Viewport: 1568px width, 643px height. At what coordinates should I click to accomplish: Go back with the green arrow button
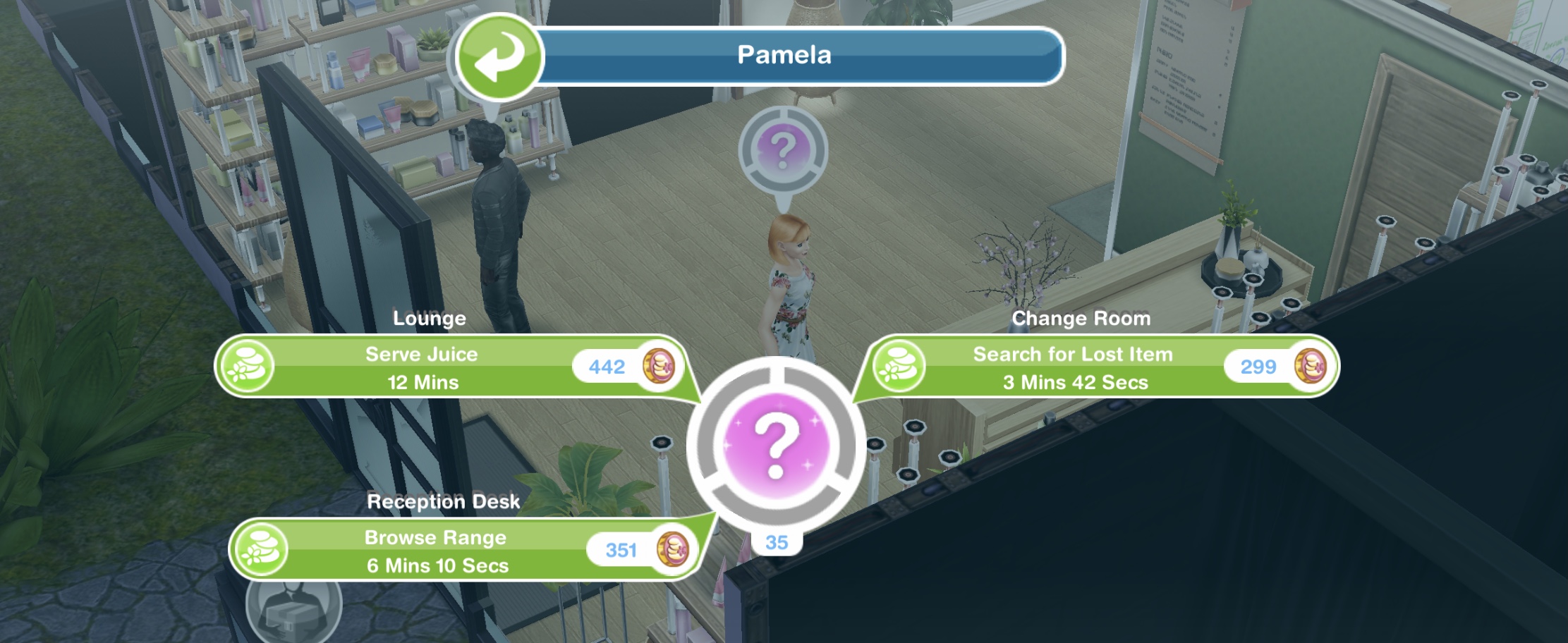pyautogui.click(x=499, y=58)
